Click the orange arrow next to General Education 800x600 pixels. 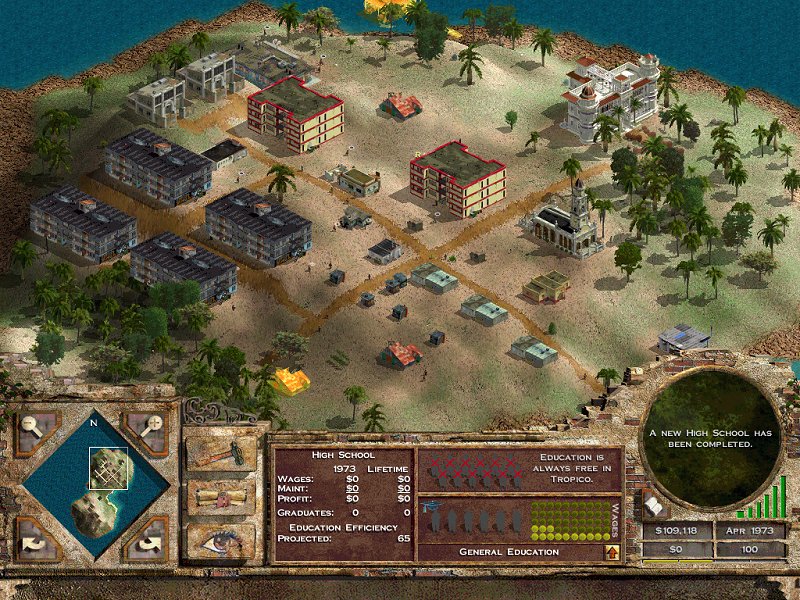tap(609, 551)
